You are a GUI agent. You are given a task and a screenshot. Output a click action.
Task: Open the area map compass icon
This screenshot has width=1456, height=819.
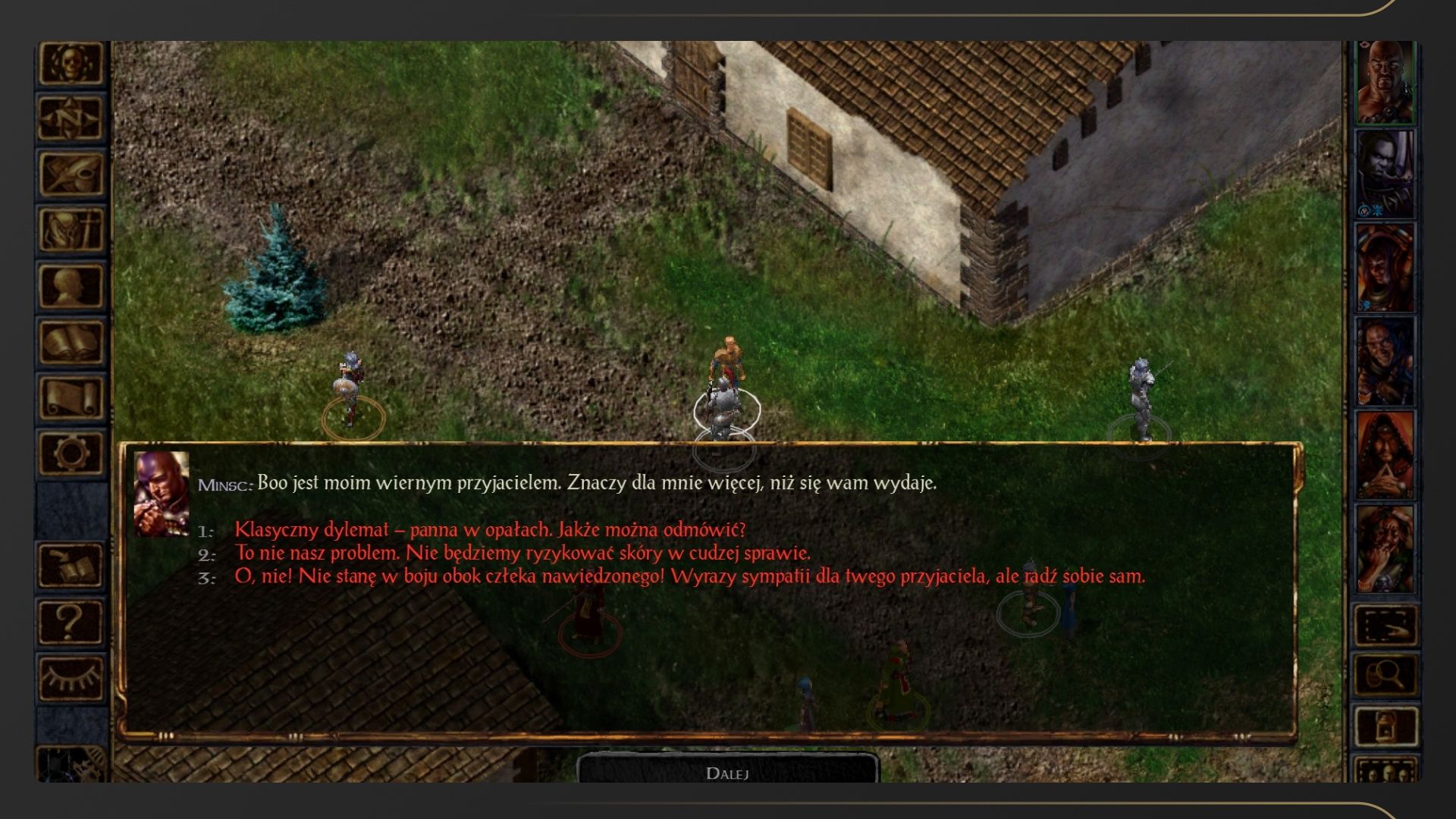71,118
